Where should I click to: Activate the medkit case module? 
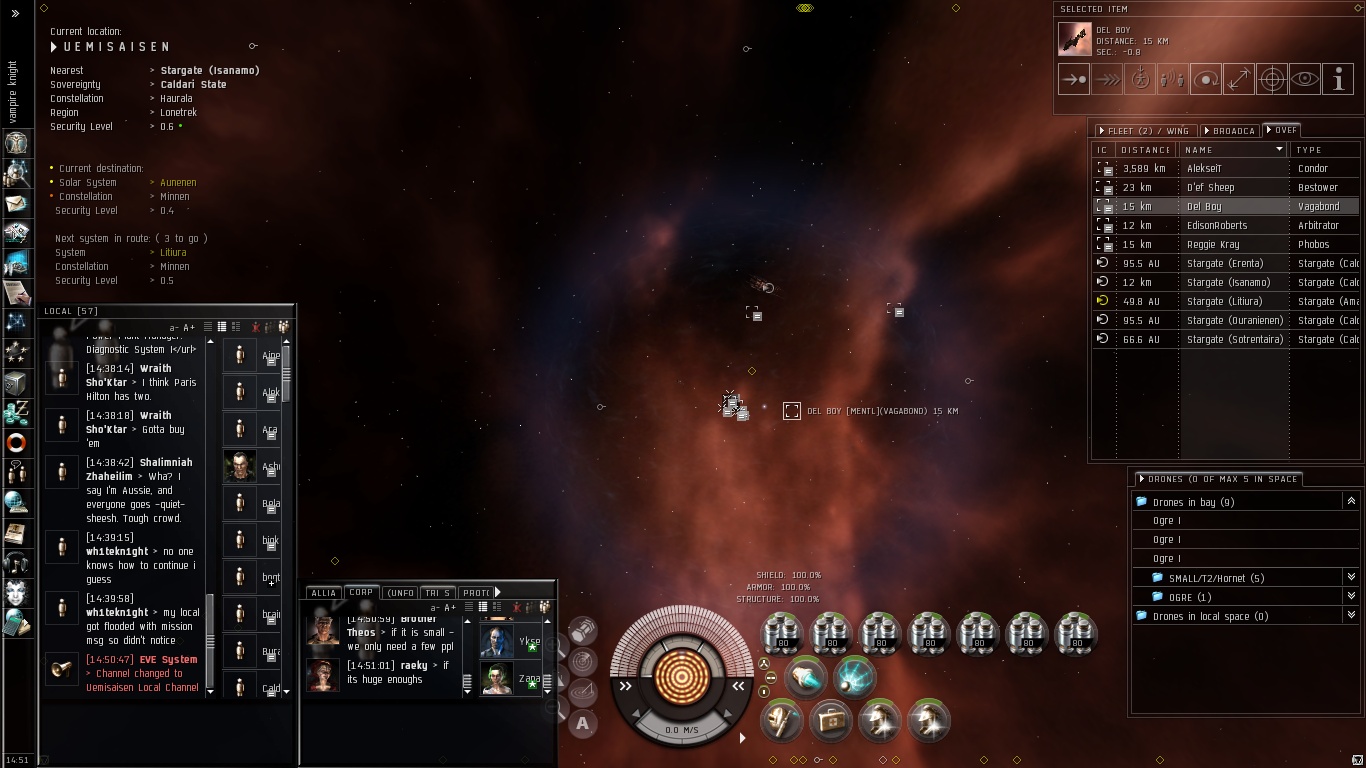(830, 720)
